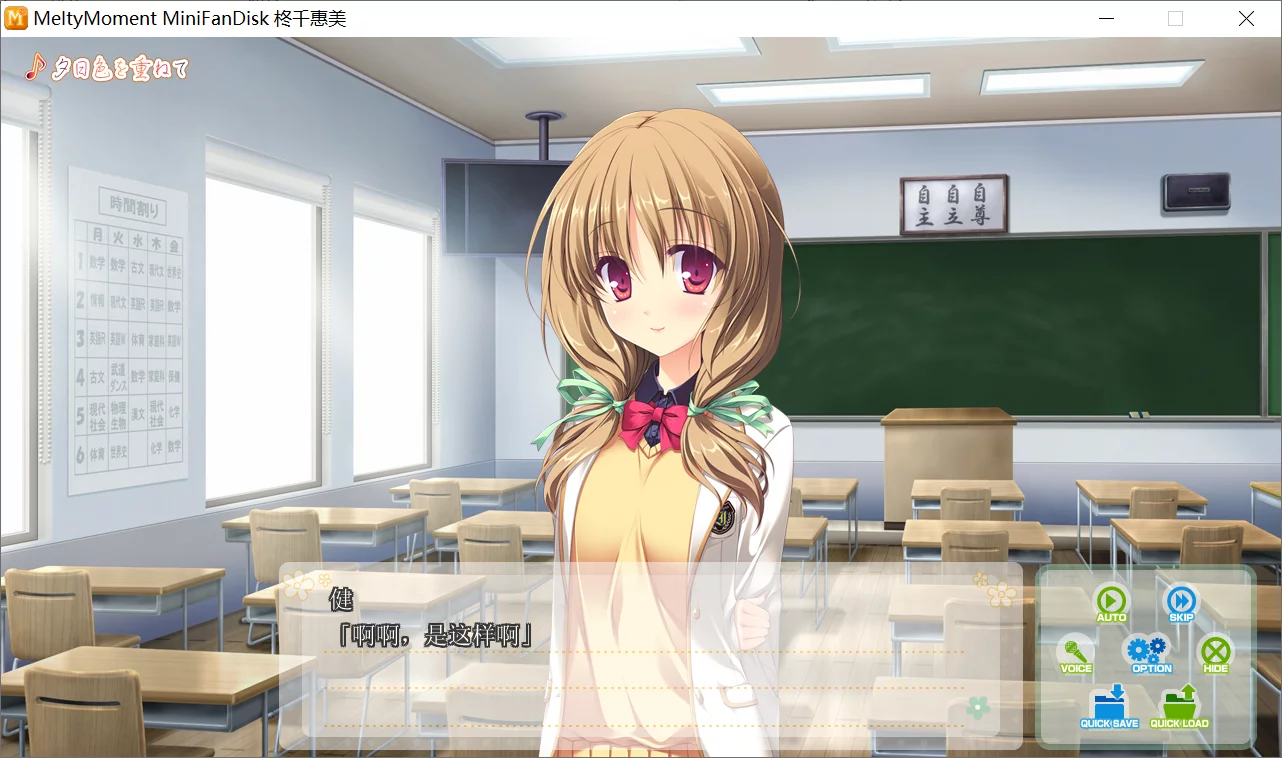Close the game window
This screenshot has width=1282, height=758.
click(x=1246, y=18)
